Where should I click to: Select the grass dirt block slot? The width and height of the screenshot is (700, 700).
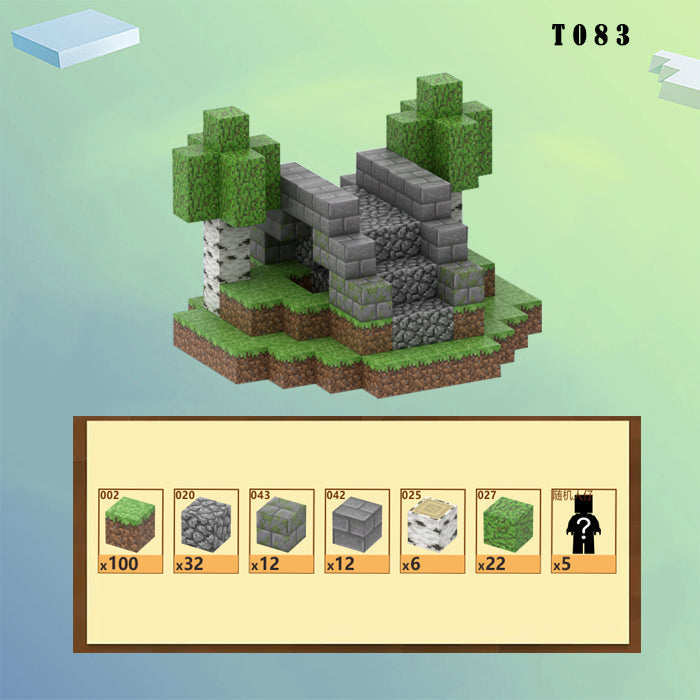click(x=131, y=531)
